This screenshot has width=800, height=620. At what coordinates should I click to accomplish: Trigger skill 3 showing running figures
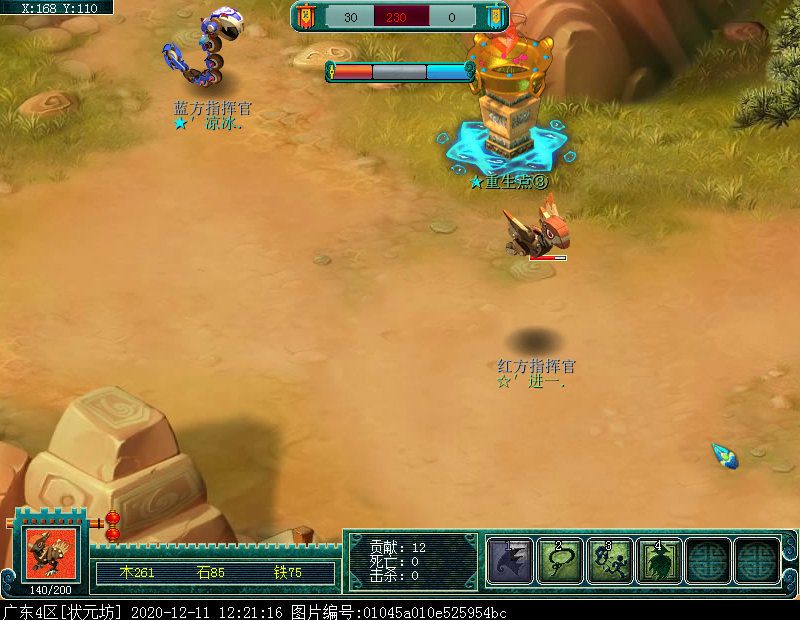609,560
